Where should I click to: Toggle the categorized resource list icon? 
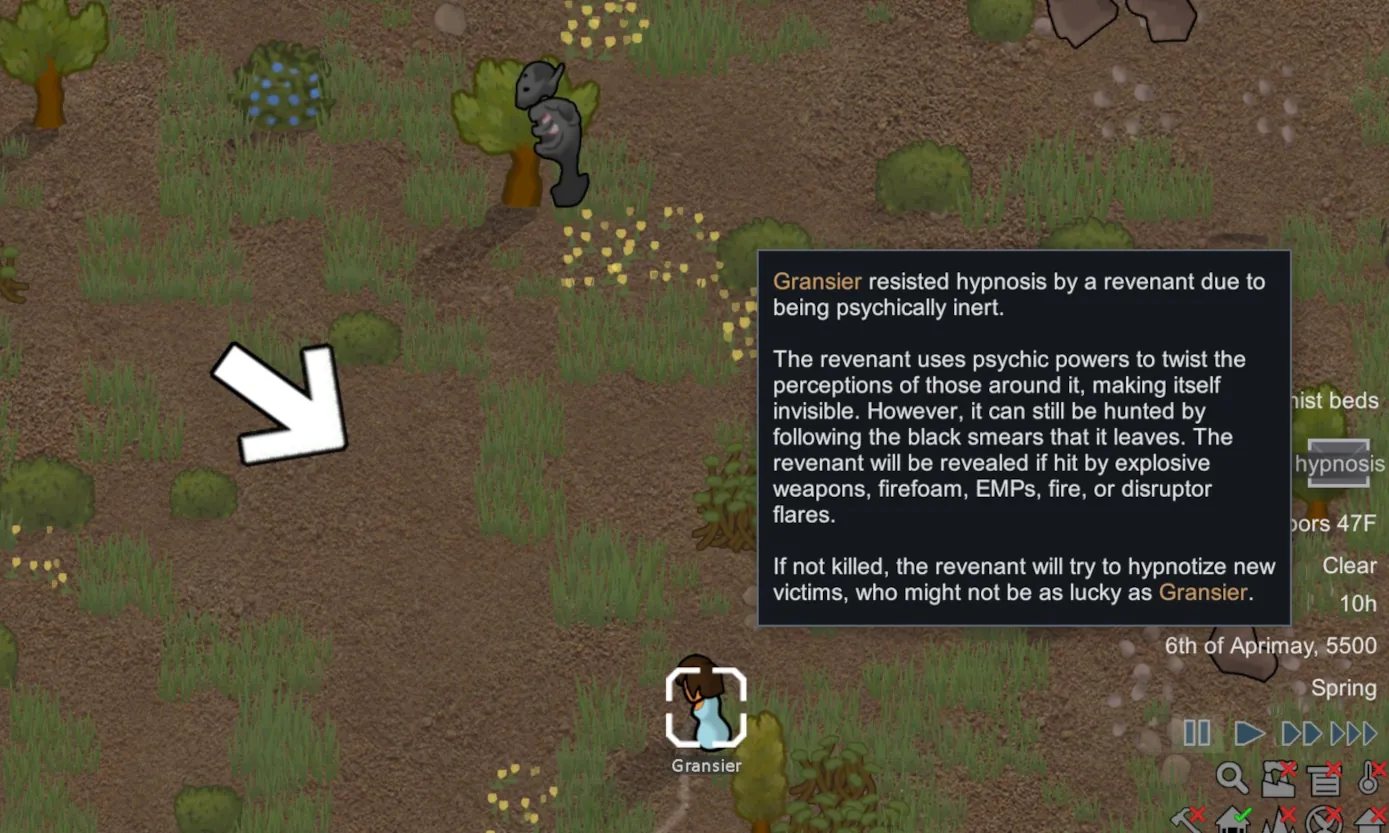tap(1324, 778)
